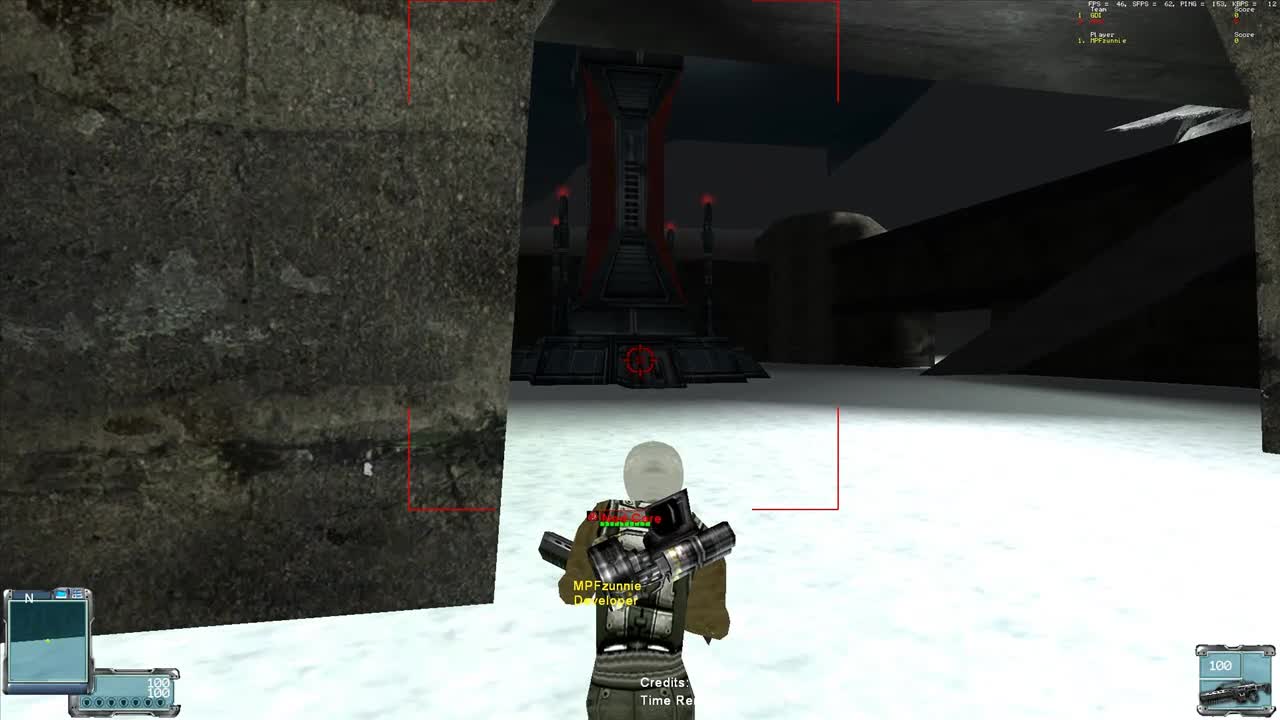This screenshot has width=1280, height=720.
Task: Click the middle shield pip on the health bar
Action: tap(123, 702)
